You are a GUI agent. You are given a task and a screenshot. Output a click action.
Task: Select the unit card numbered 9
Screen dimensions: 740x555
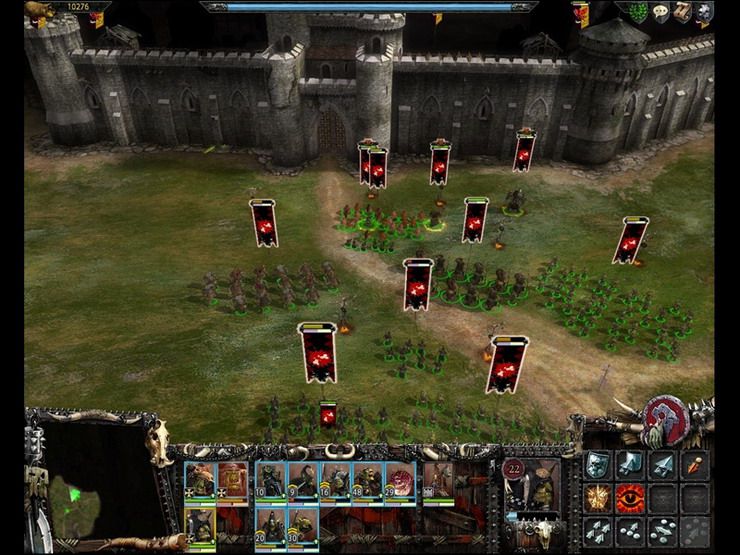(x=303, y=480)
